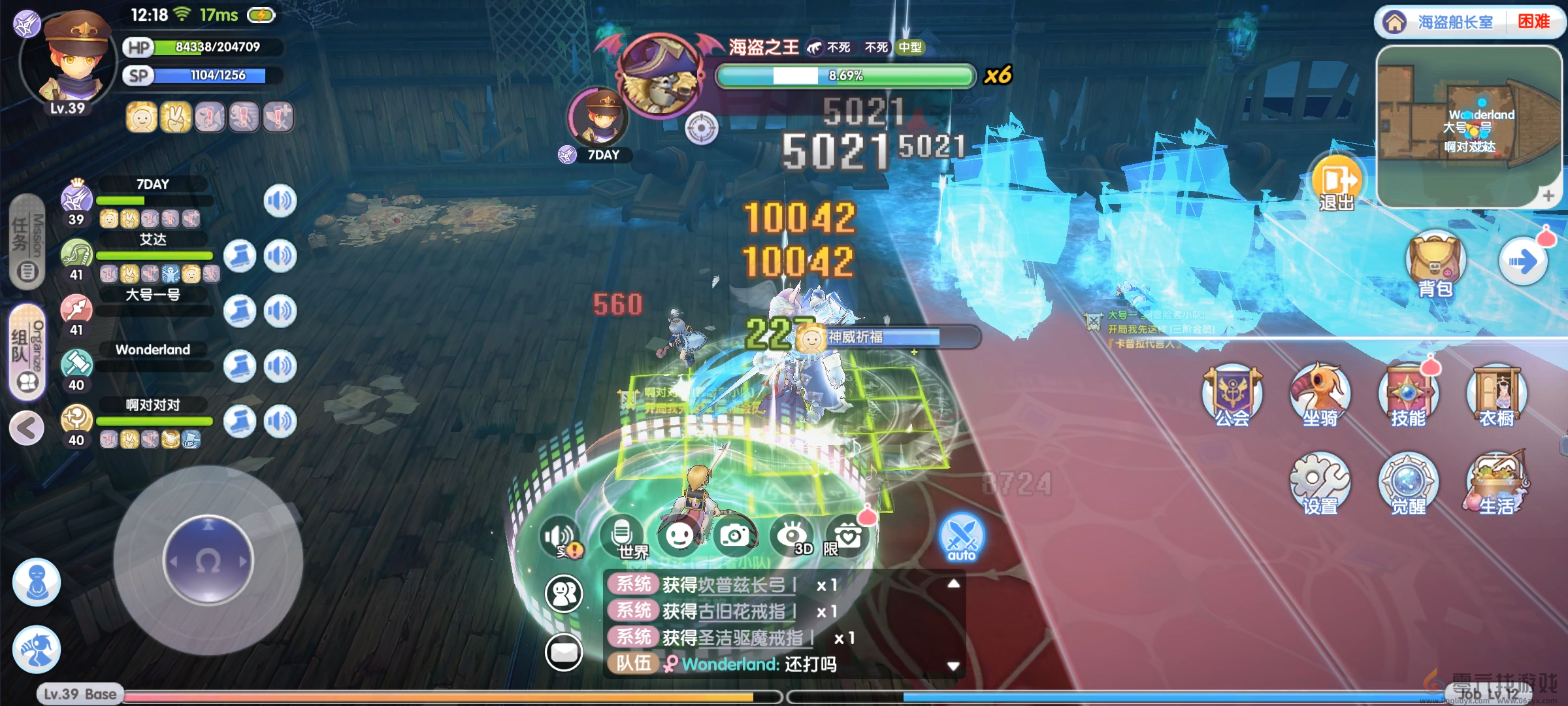Expand the minimap with plus button
This screenshot has width=1568, height=706.
coord(1548,195)
